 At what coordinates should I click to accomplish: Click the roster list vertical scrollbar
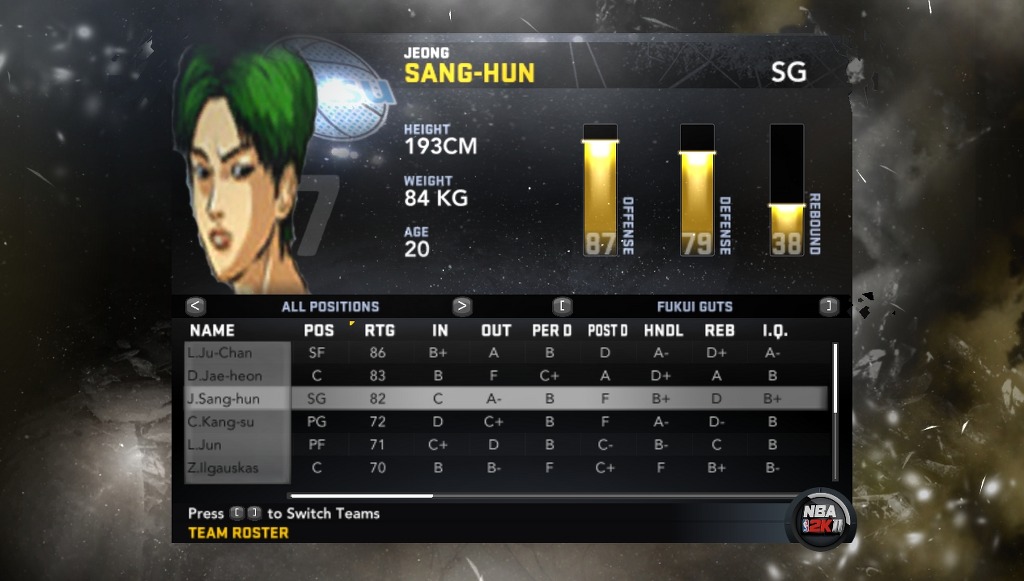835,410
